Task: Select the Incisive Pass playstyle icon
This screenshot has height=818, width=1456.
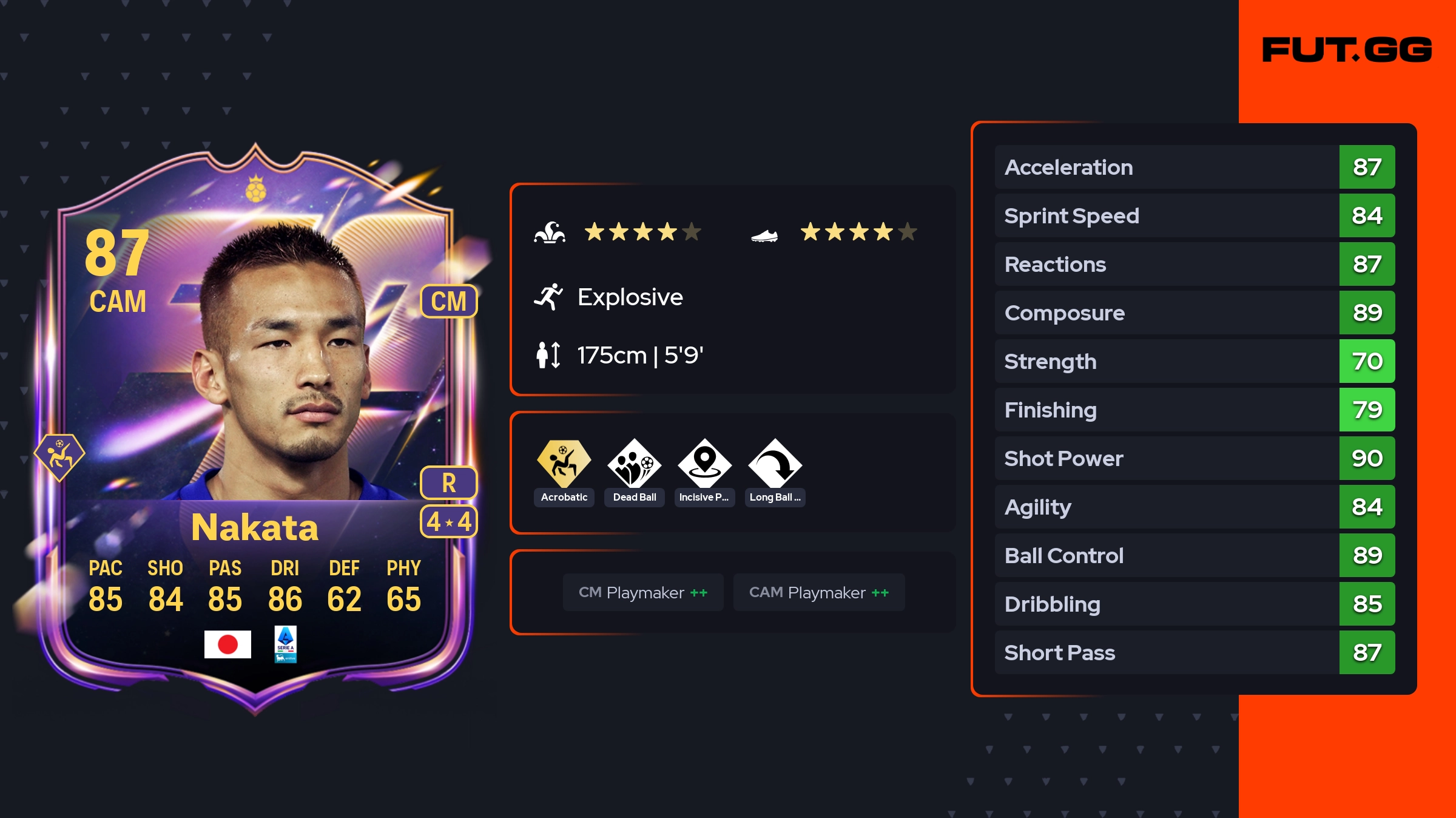Action: point(704,464)
